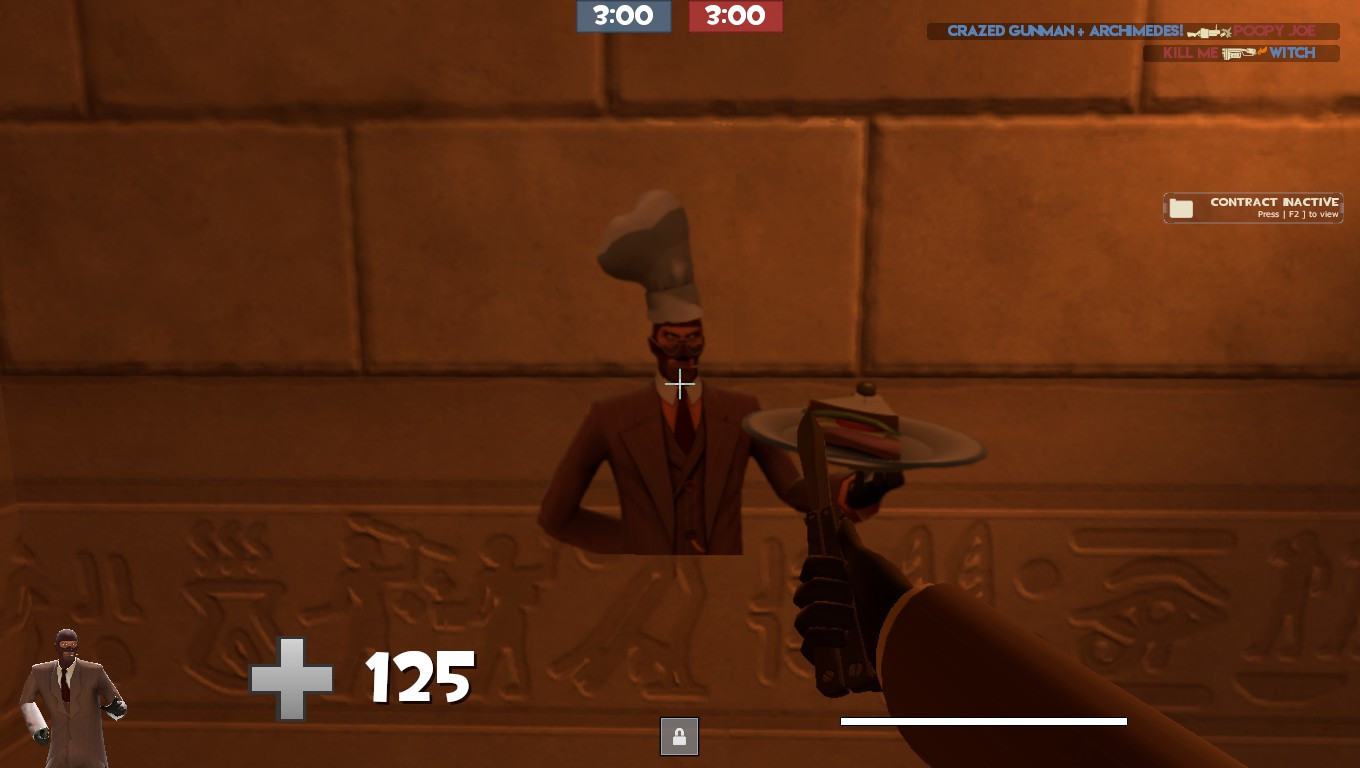Screen dimensions: 1360x768
Task: Select the red team 3:00 timer
Action: point(736,16)
